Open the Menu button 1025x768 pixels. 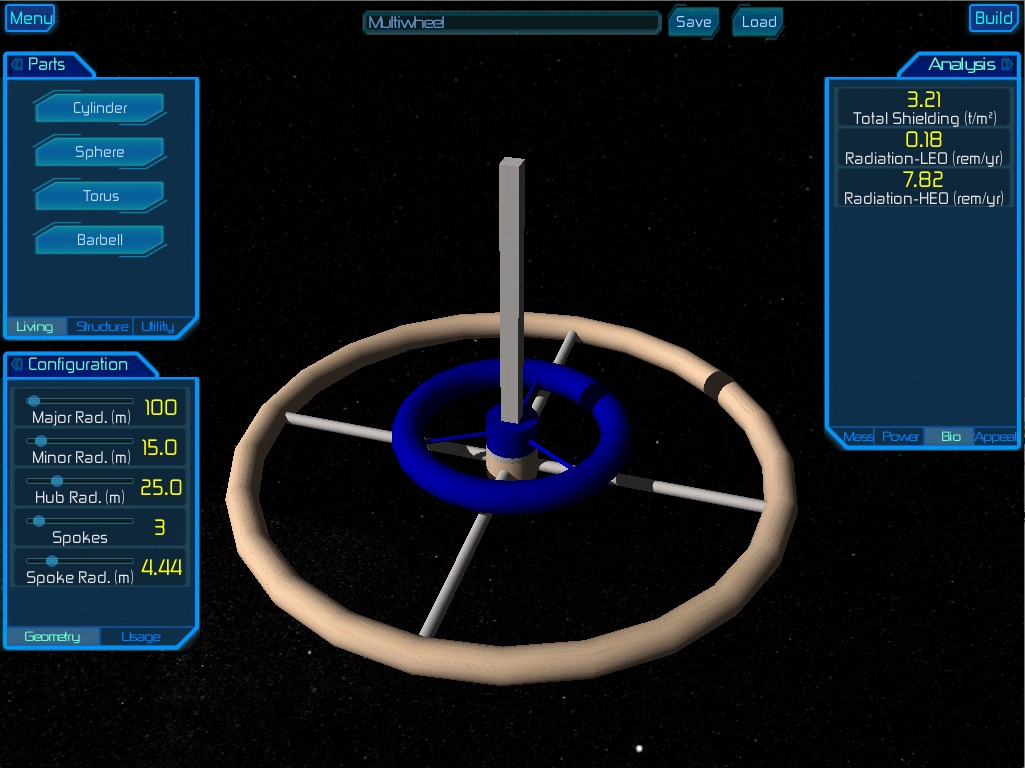pyautogui.click(x=30, y=18)
